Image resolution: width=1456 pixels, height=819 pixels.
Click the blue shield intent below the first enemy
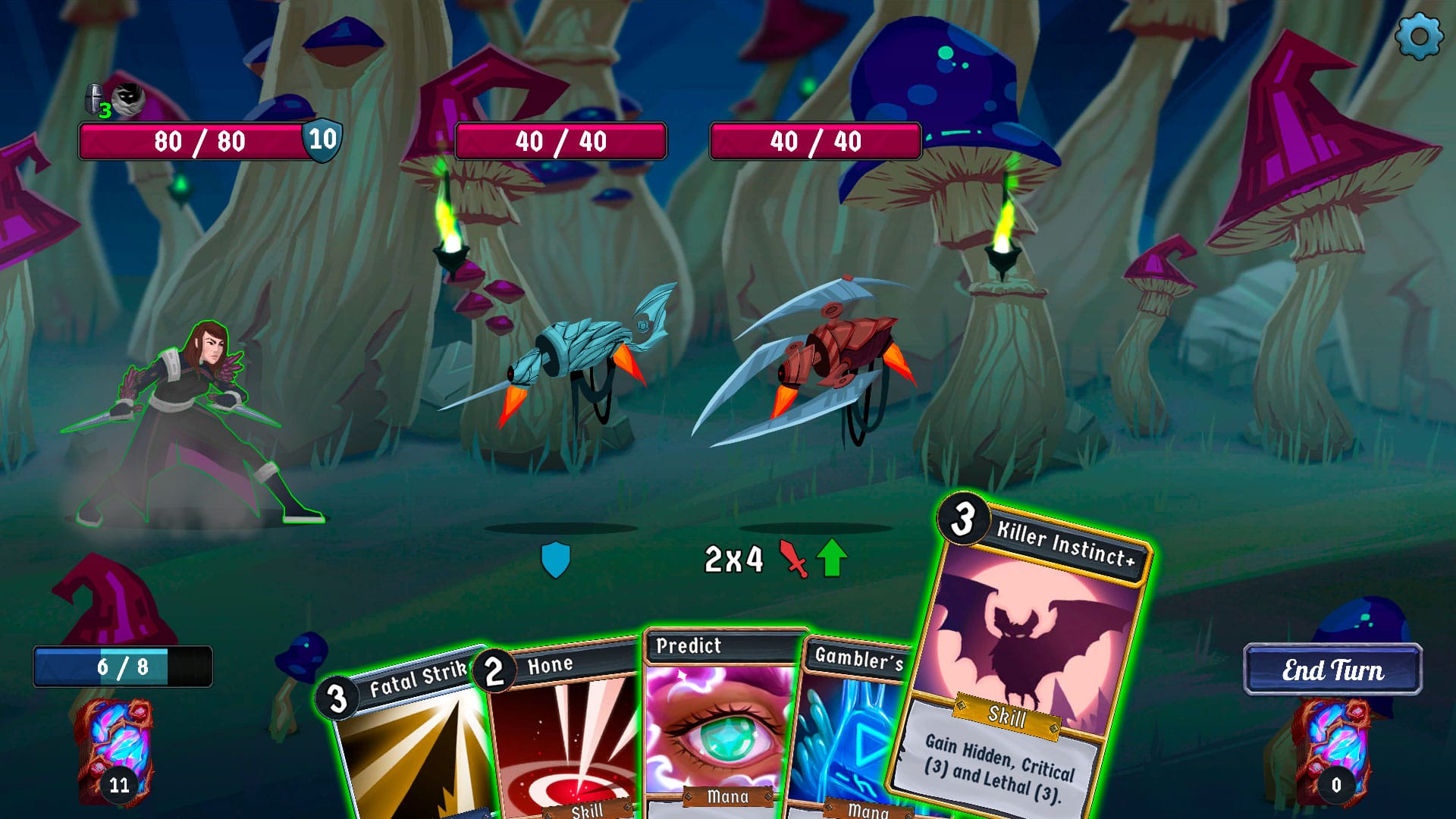(556, 558)
